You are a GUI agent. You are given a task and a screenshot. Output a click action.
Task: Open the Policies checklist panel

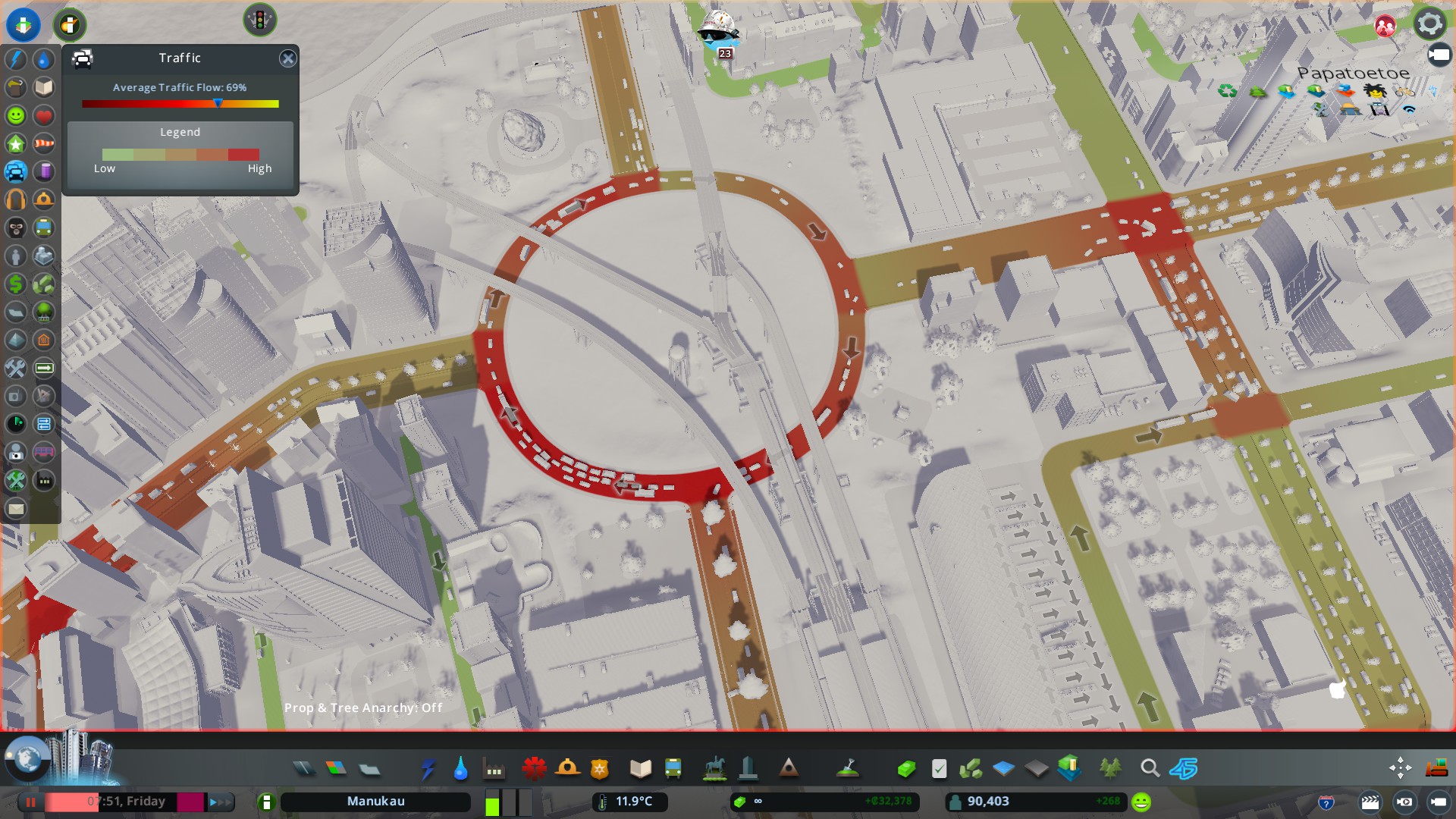tap(939, 769)
